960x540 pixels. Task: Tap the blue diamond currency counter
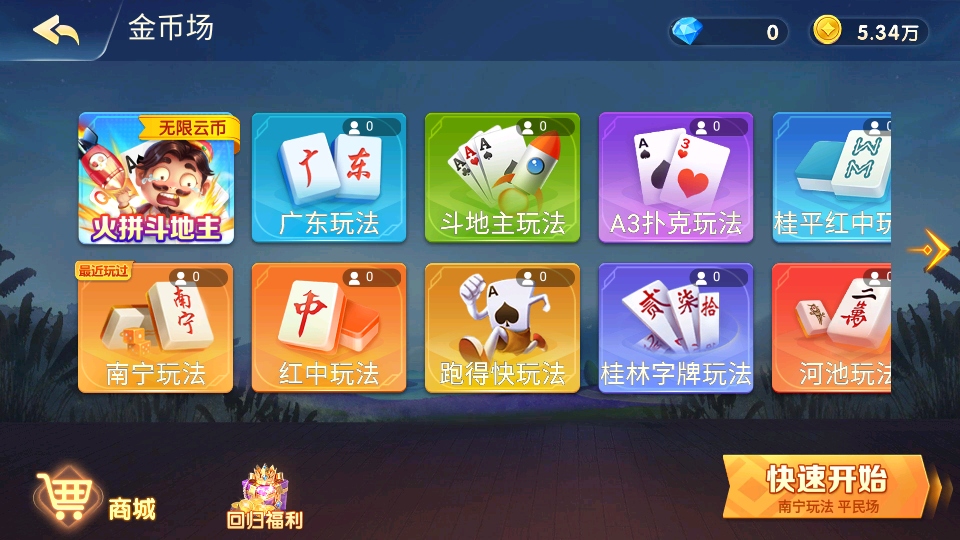pos(729,32)
